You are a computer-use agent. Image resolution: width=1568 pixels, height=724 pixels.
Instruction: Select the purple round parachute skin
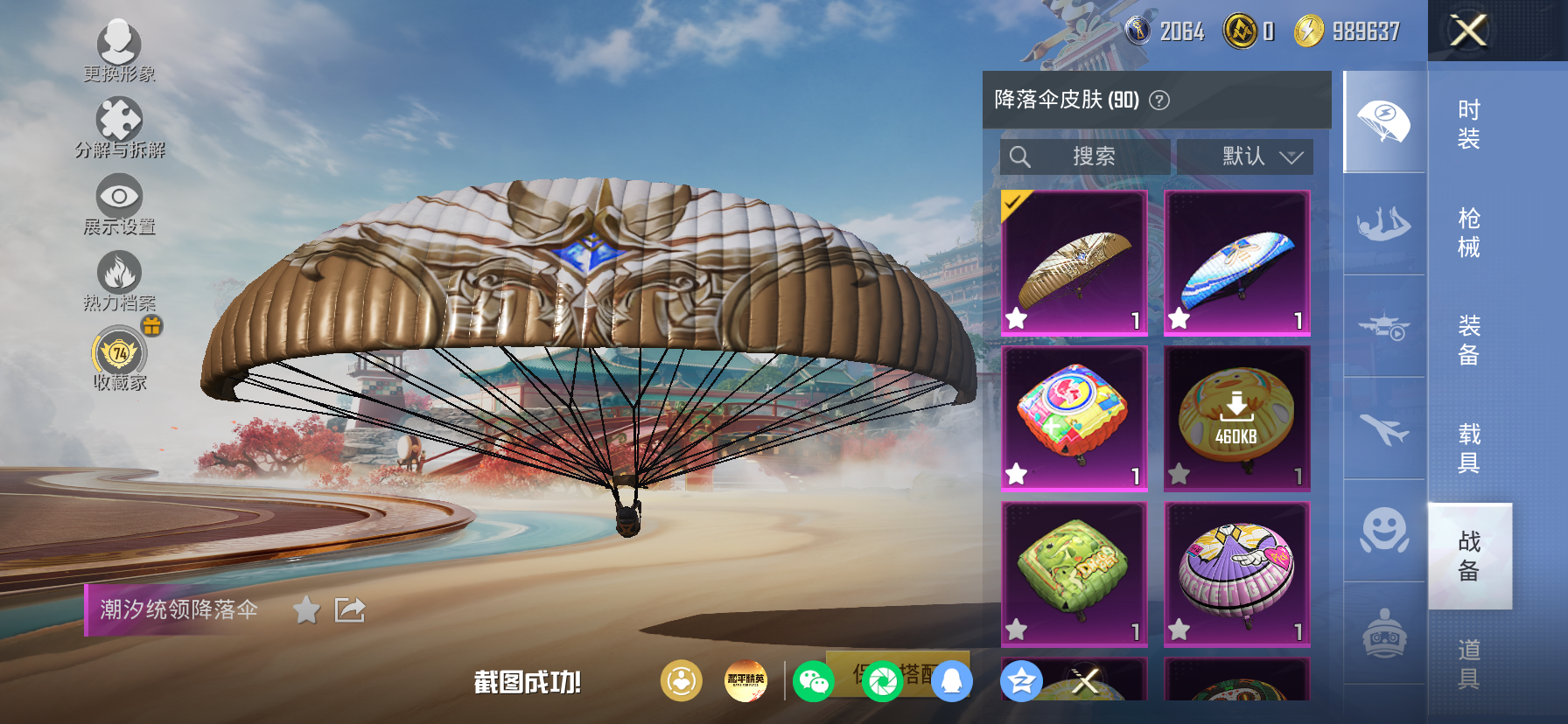[1236, 574]
